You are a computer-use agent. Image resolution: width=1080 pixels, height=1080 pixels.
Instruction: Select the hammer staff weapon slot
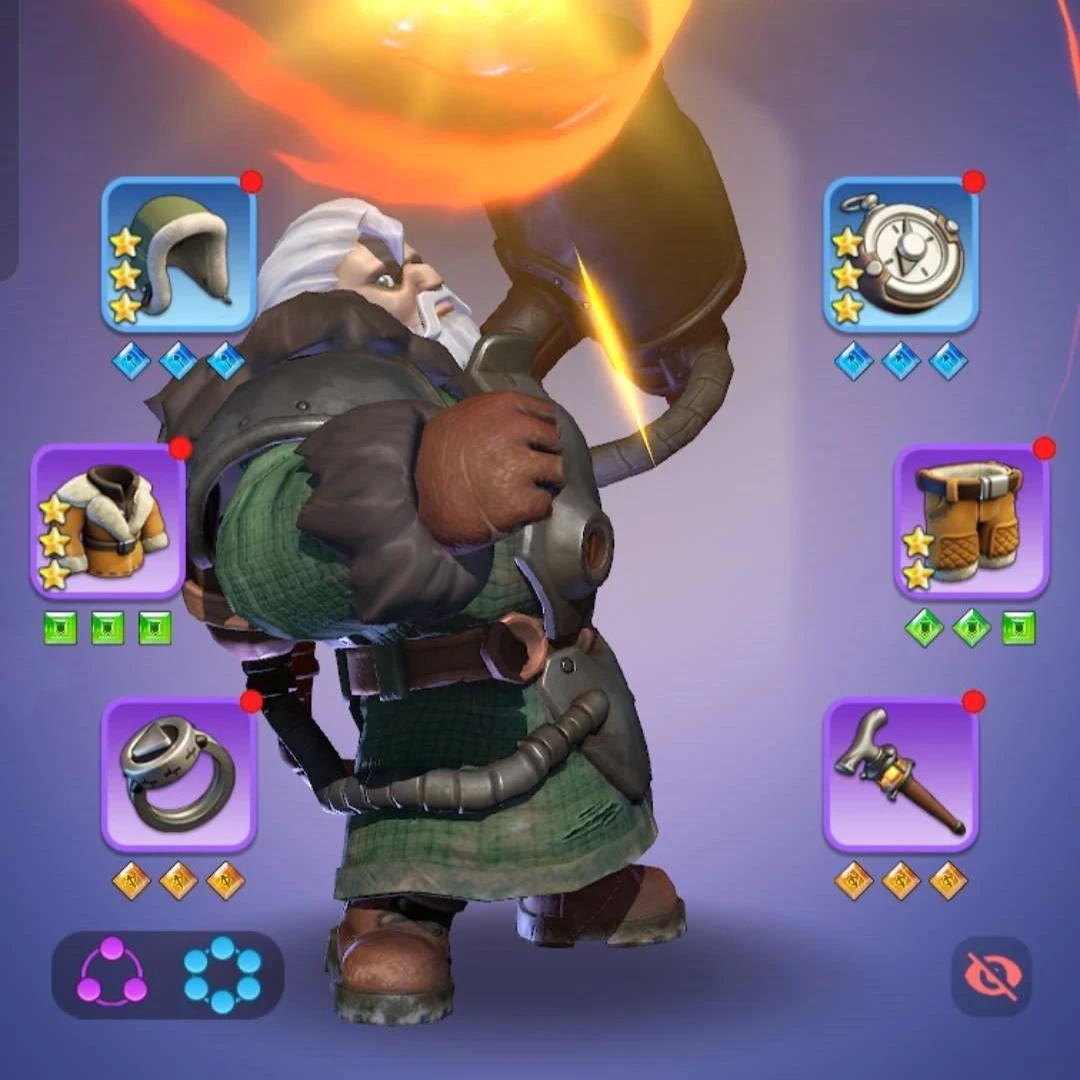tap(901, 775)
